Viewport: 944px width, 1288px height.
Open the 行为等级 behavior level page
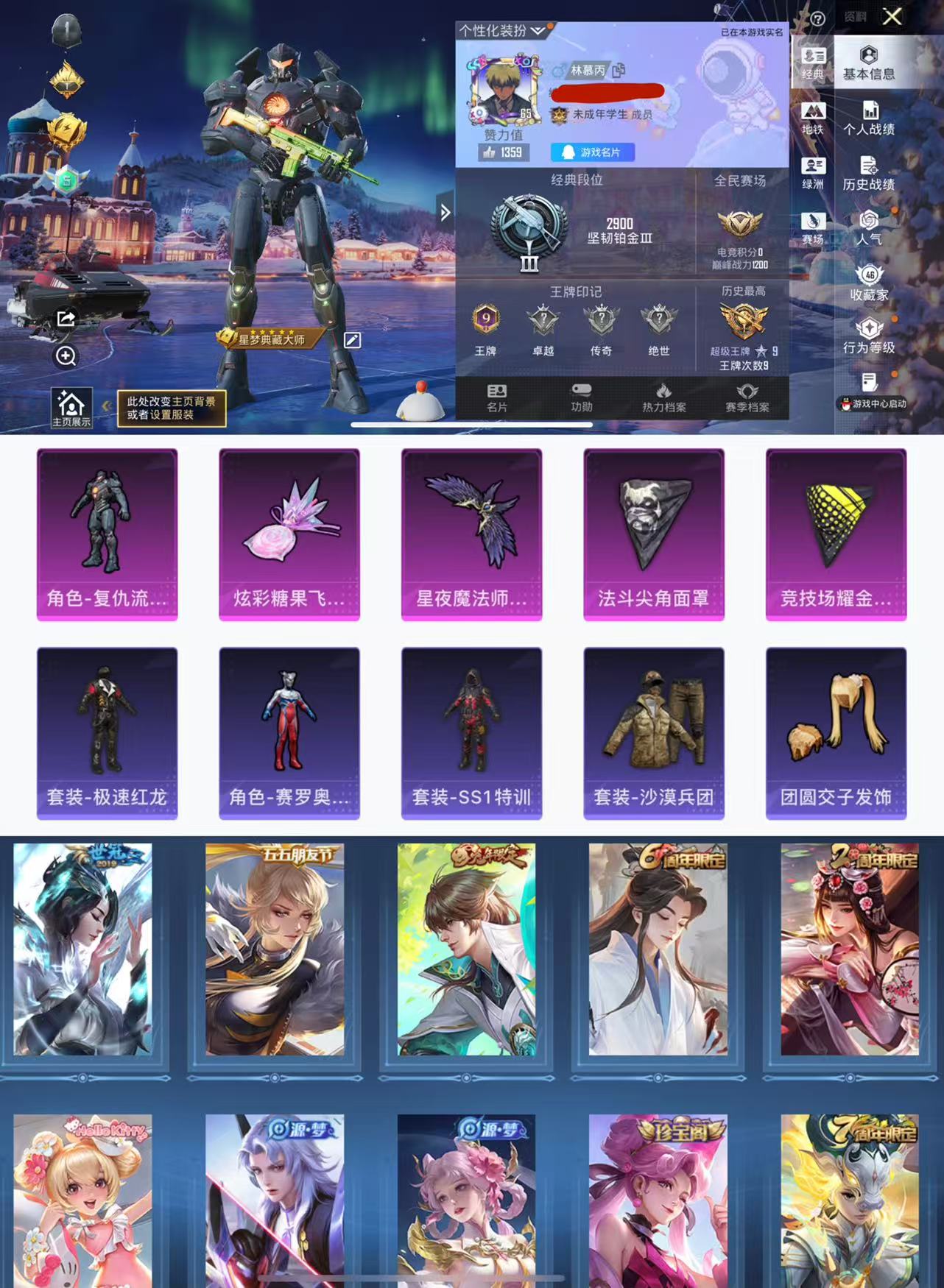pos(869,336)
